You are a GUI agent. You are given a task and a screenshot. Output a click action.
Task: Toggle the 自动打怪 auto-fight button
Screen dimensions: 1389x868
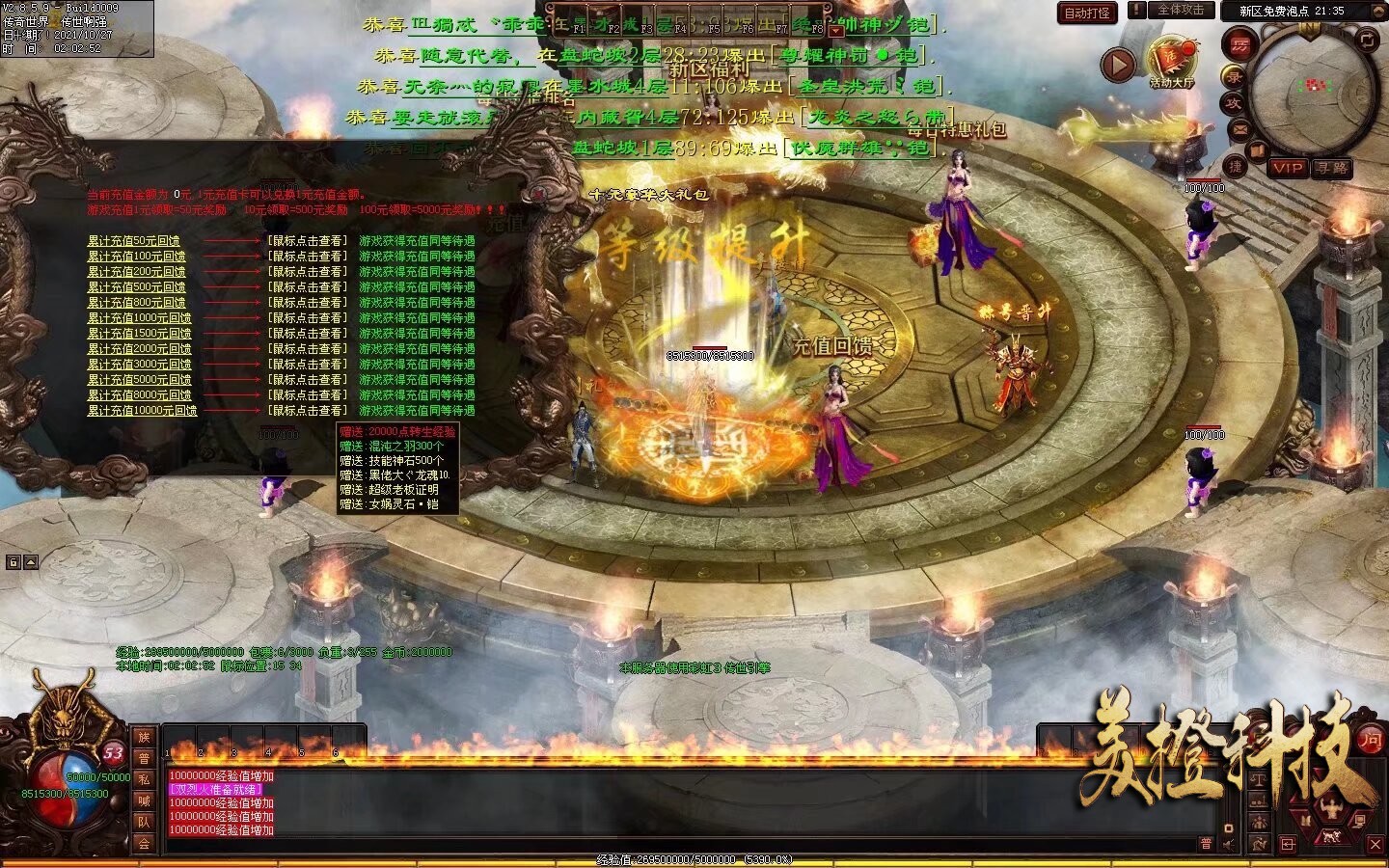[x=1088, y=13]
